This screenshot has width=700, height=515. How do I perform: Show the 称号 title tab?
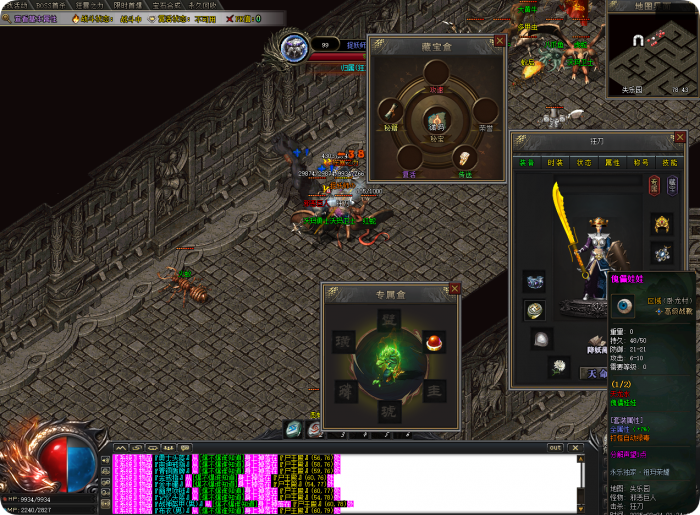pos(642,162)
